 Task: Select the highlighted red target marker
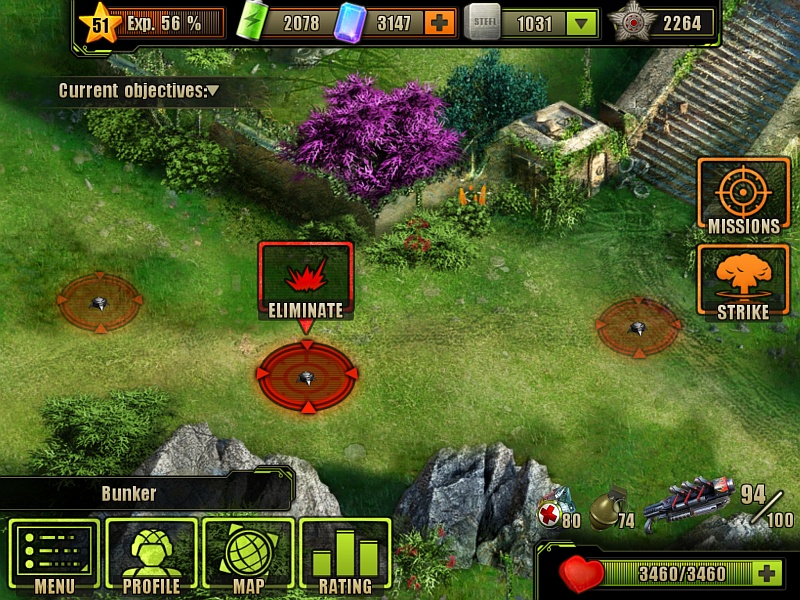[x=307, y=376]
